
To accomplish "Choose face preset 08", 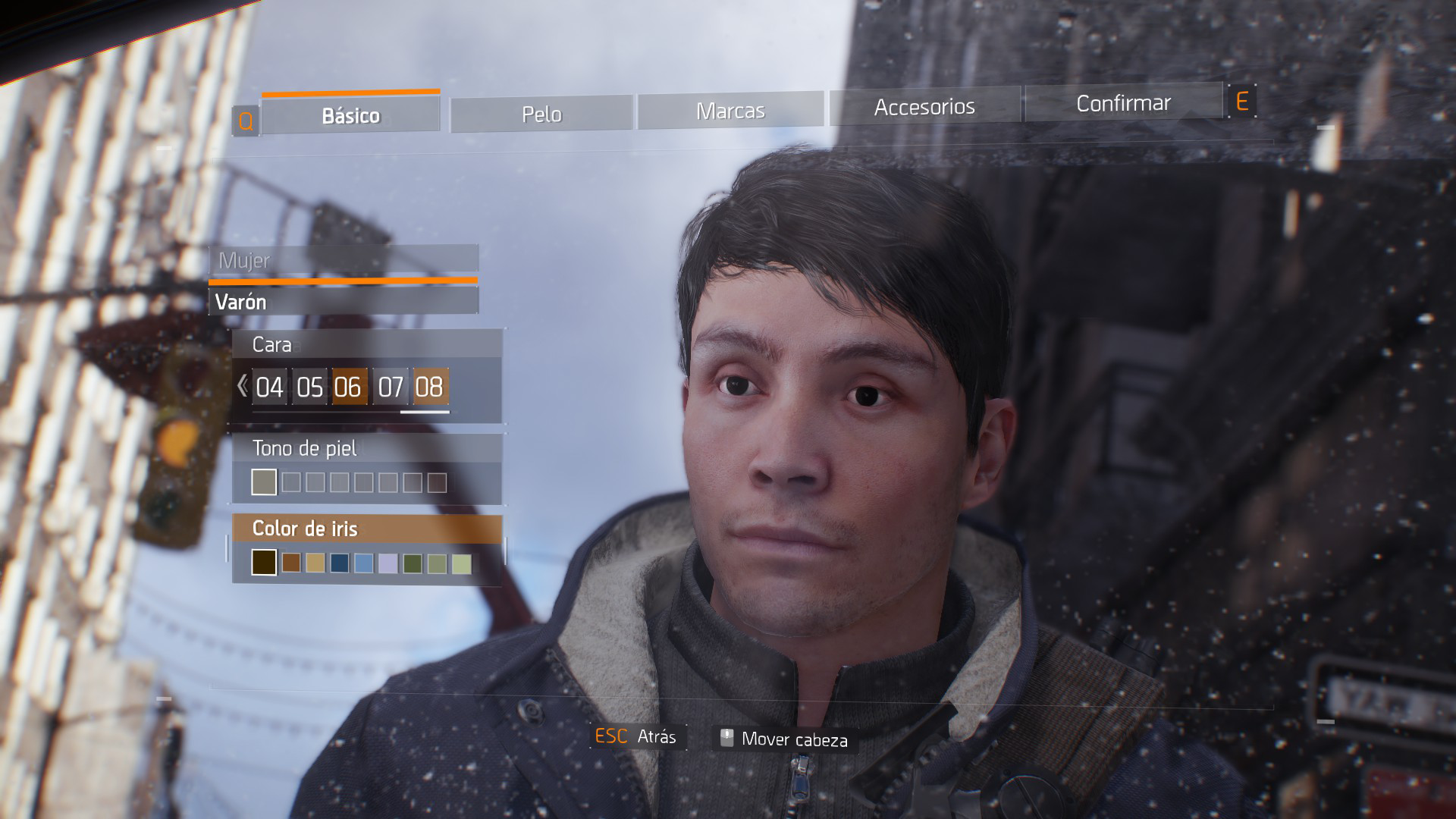I will coord(430,387).
